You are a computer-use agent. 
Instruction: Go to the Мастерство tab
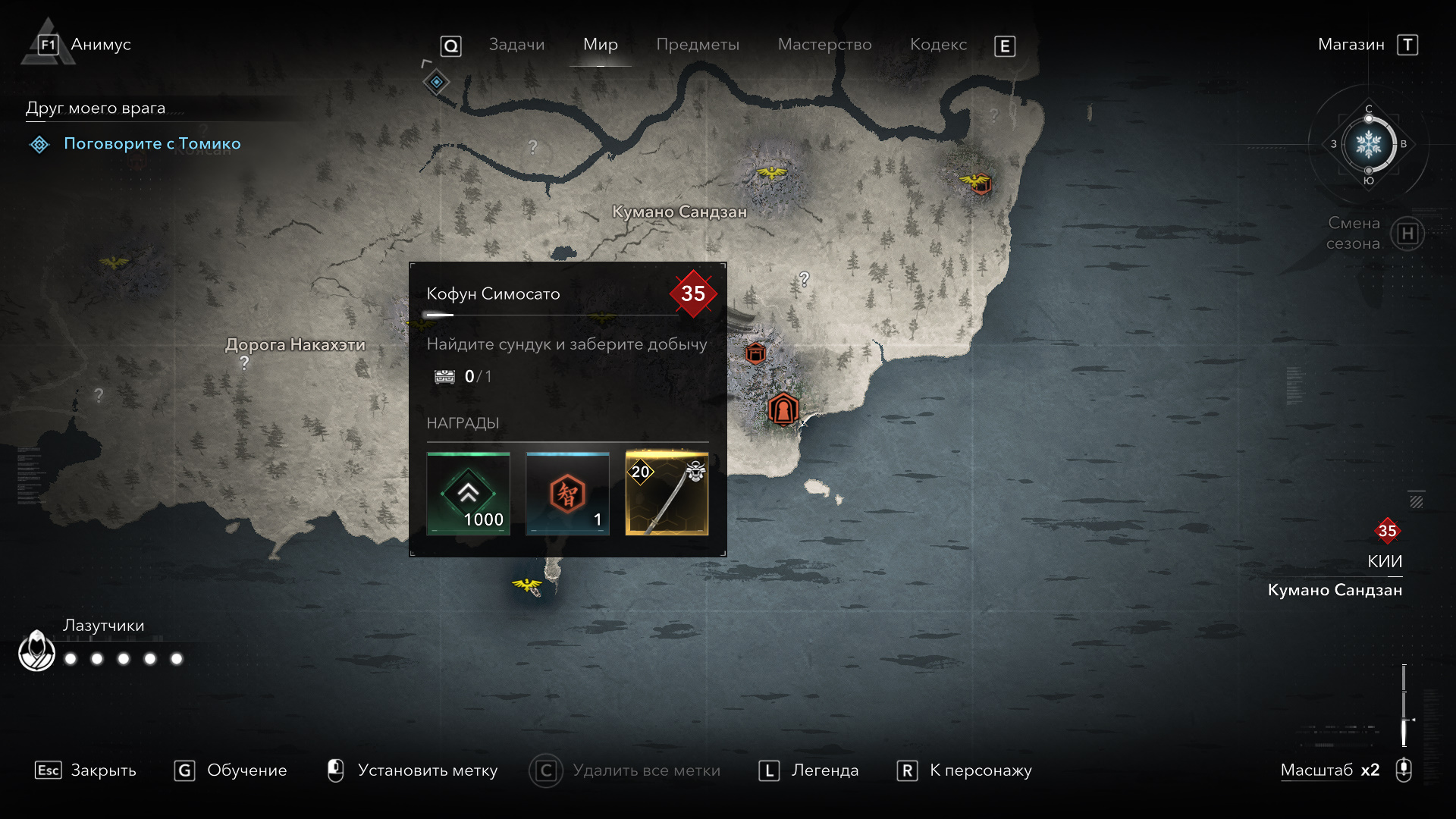click(x=824, y=45)
